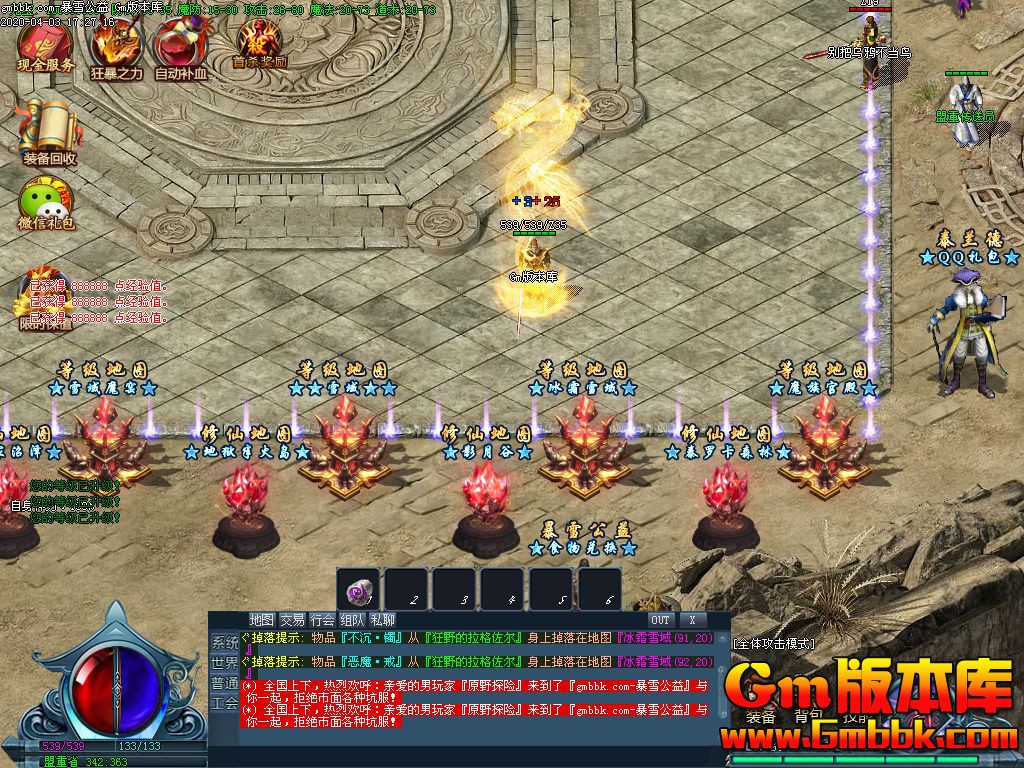Screen dimensions: 1024x768
Task: Switch to the 地图 chat tab
Action: (262, 620)
